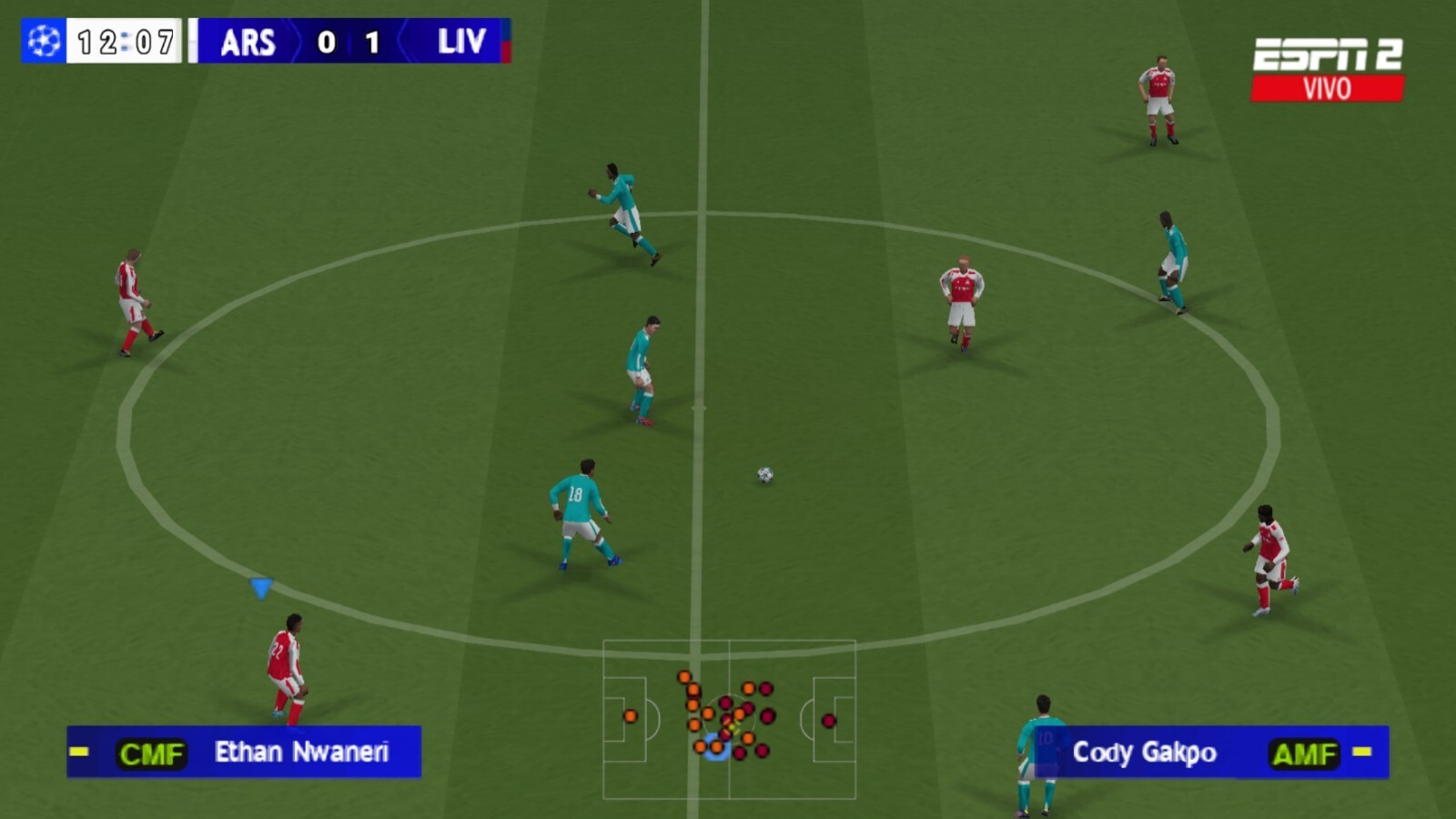The image size is (1456, 819).
Task: Click the 0-1 score in the scoreboard
Action: coord(348,42)
